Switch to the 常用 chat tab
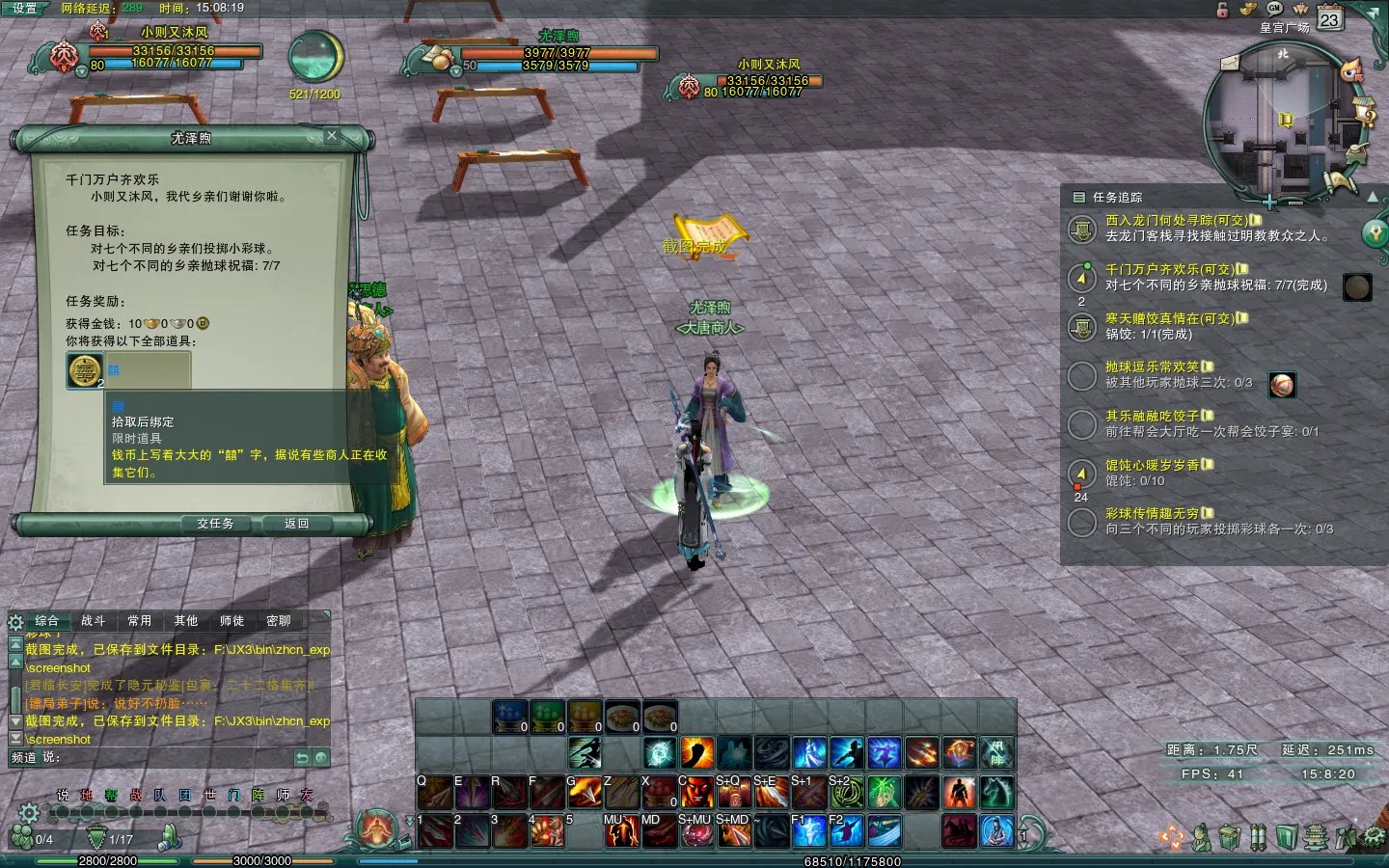 point(140,621)
